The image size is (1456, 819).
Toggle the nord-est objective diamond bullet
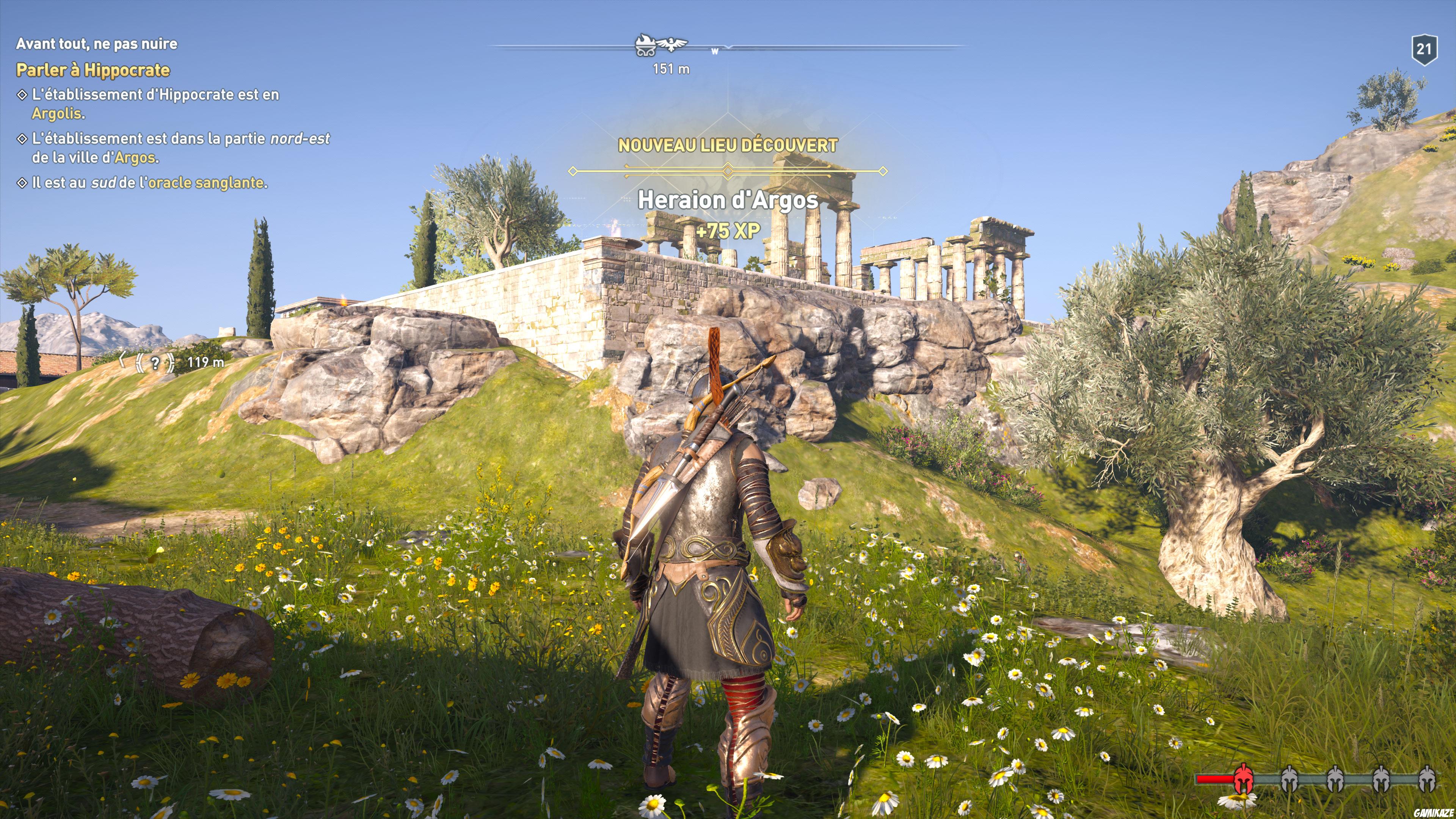pyautogui.click(x=23, y=139)
